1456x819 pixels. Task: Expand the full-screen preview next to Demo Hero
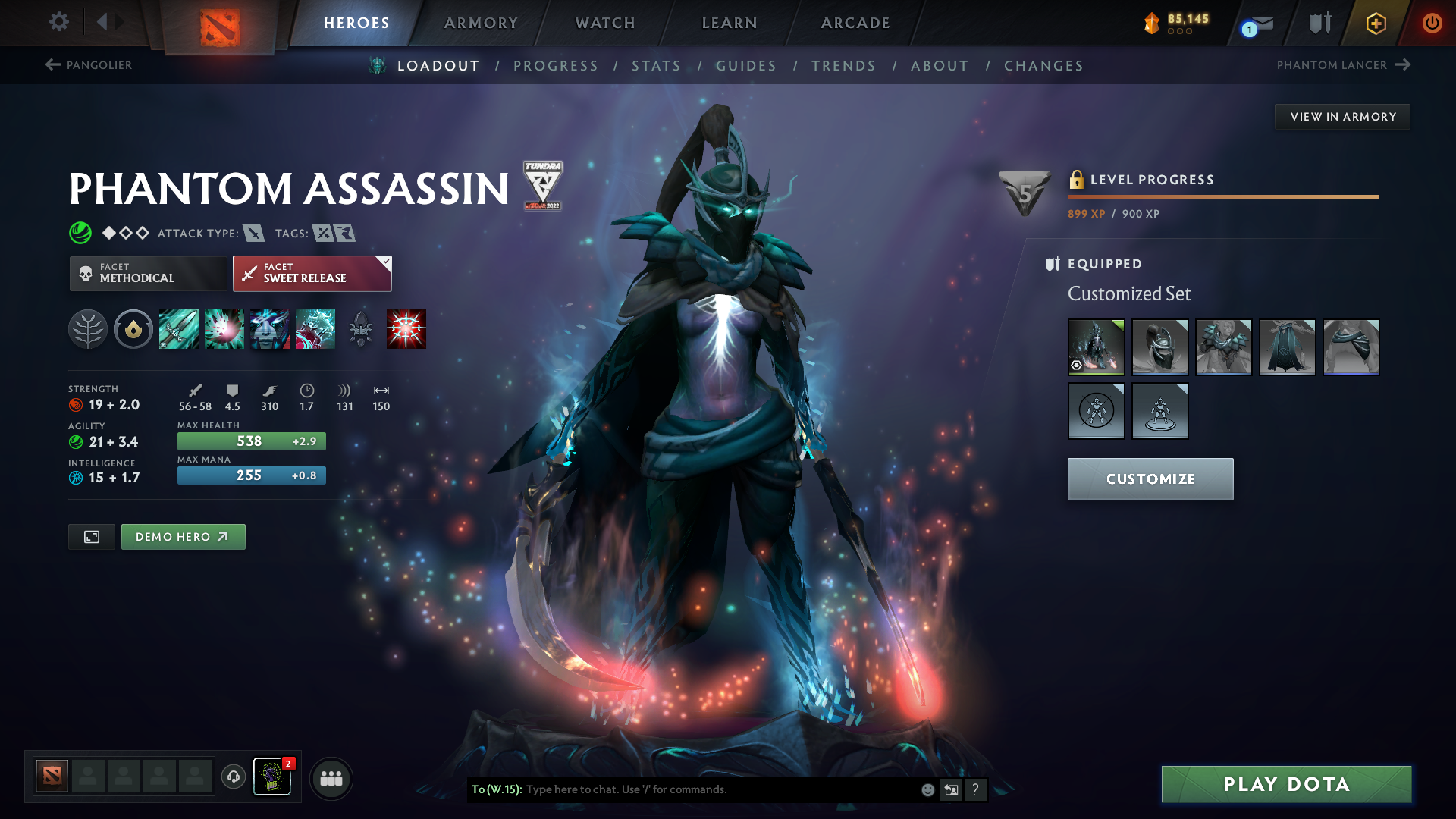(x=91, y=536)
